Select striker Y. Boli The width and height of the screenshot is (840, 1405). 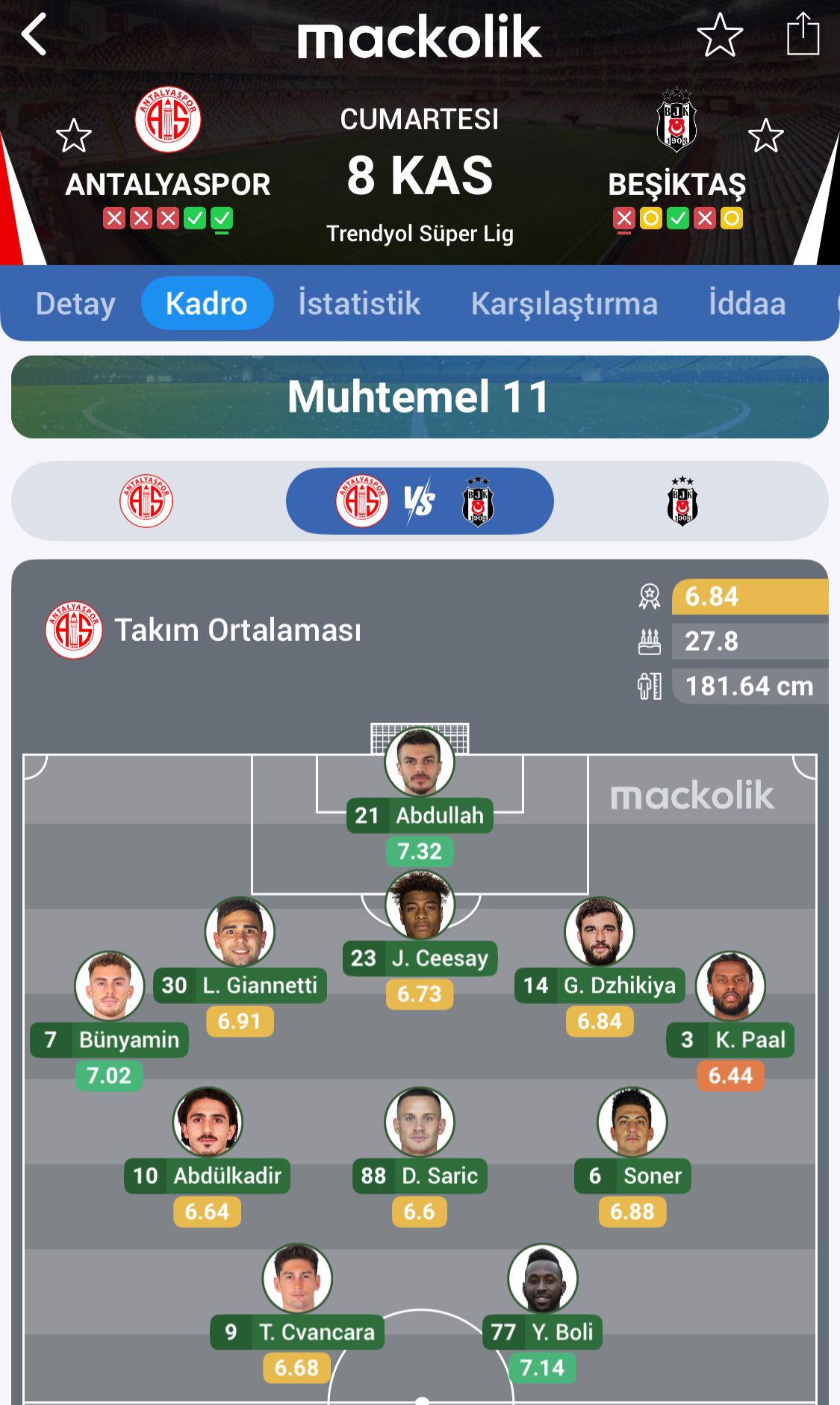coord(542,1279)
